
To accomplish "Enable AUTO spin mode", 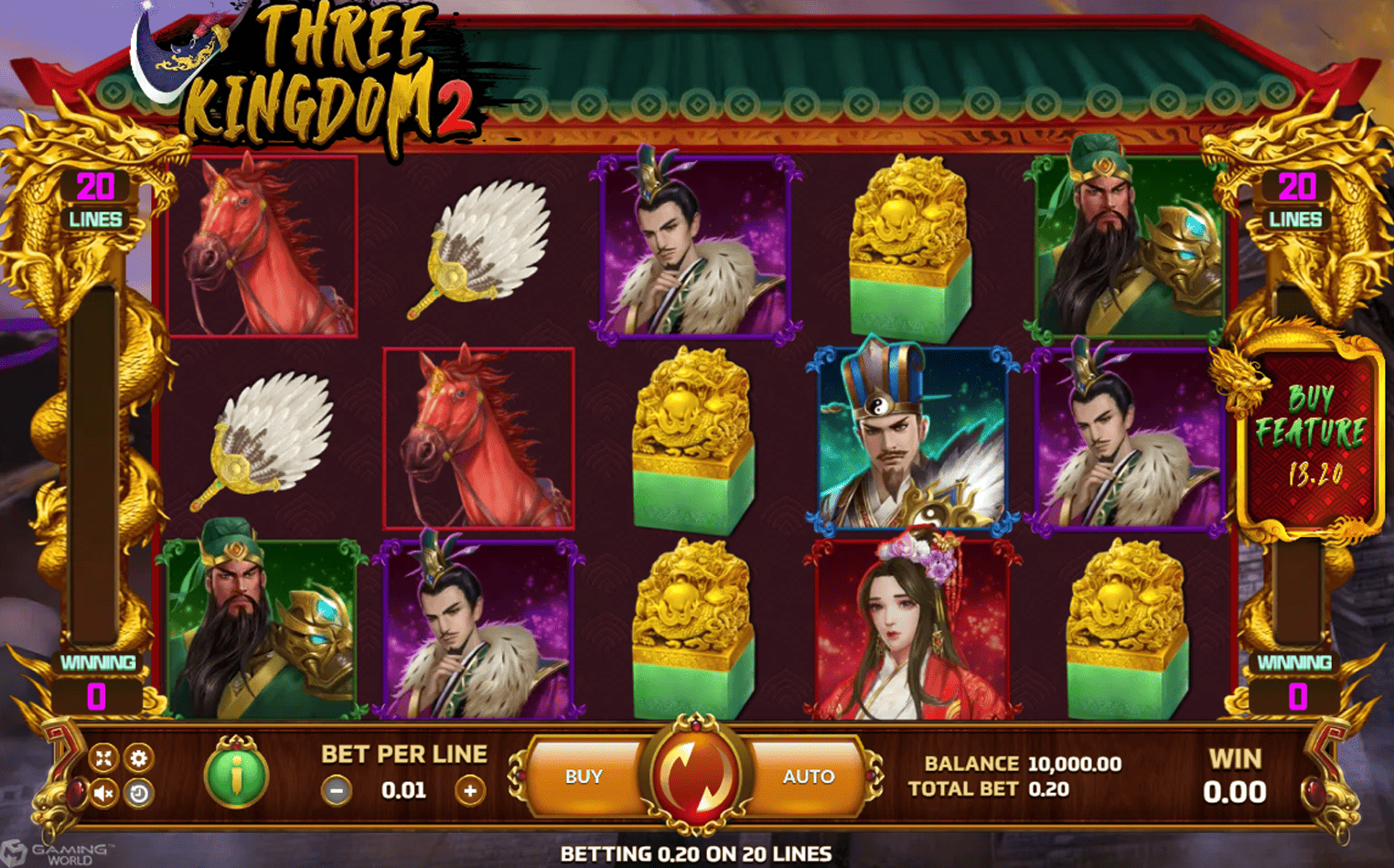I will pos(809,776).
